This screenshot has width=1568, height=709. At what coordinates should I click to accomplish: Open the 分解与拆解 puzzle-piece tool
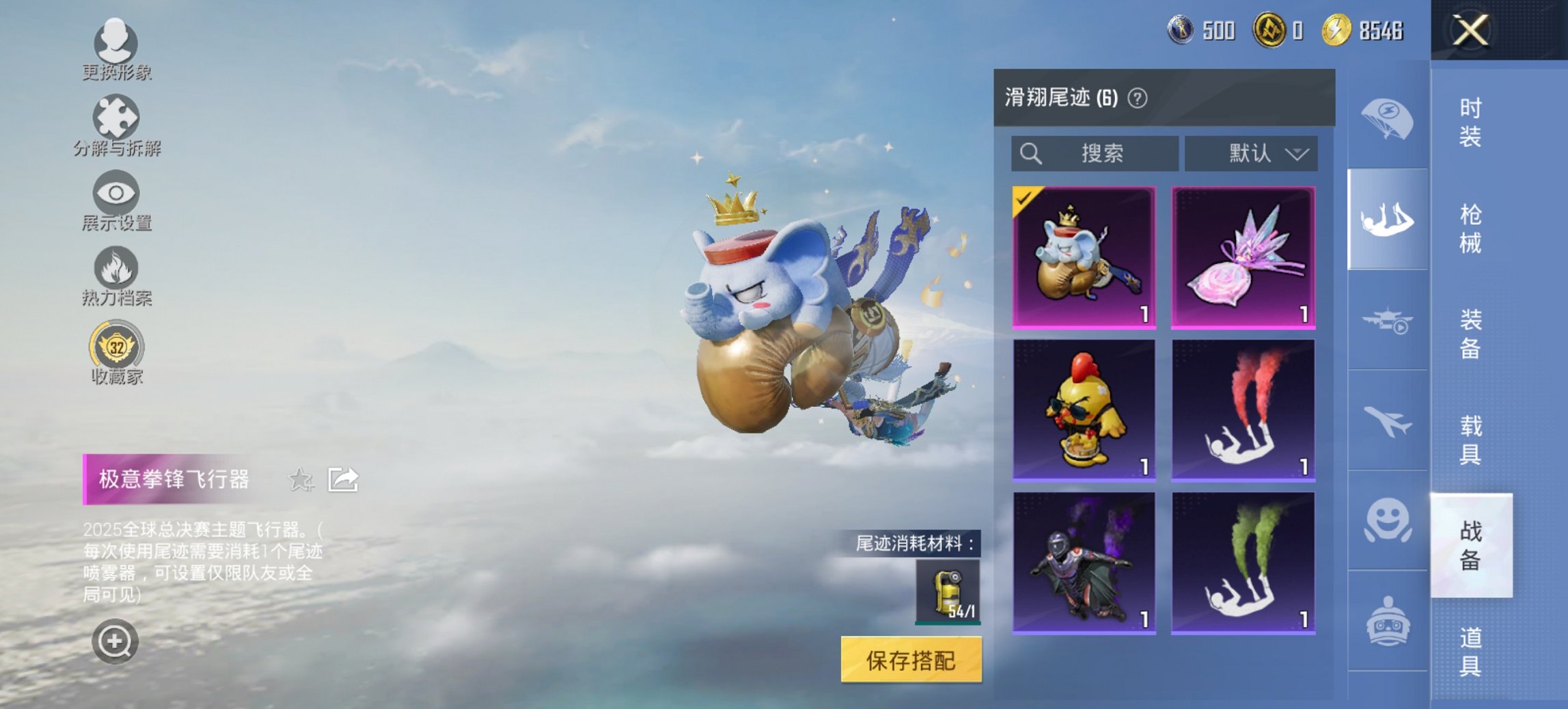tap(115, 122)
